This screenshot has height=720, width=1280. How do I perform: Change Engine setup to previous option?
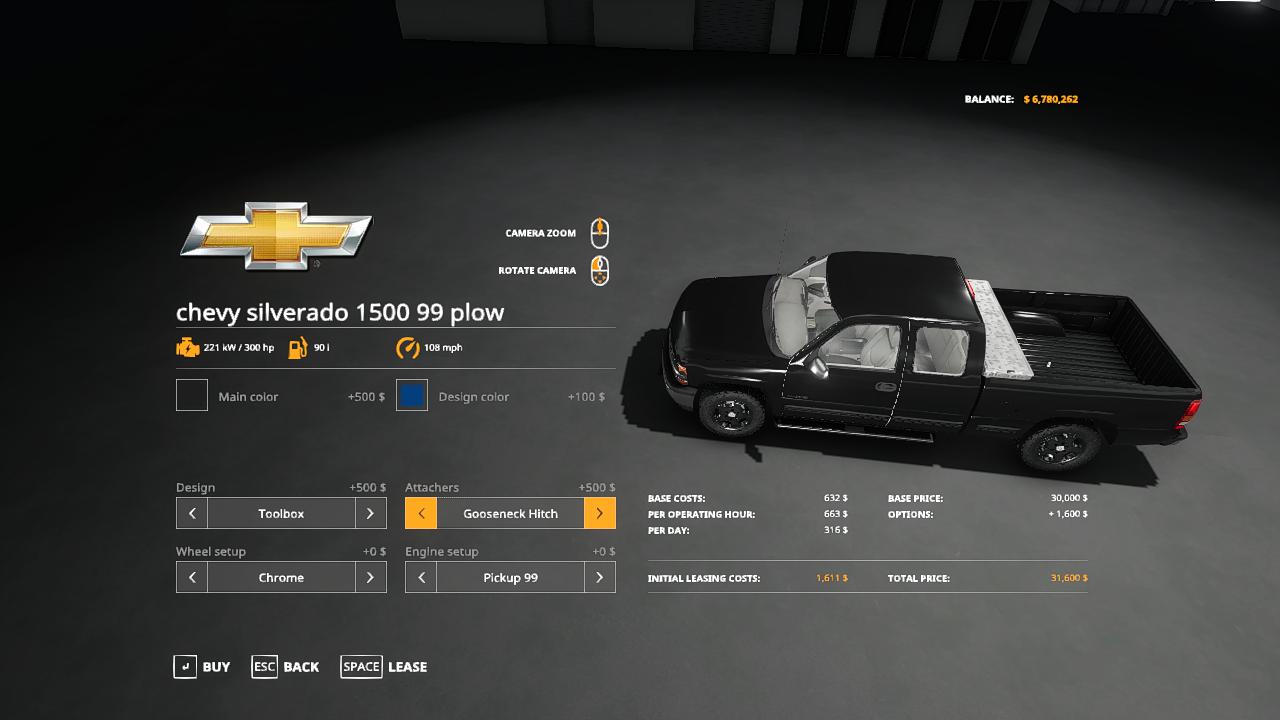pyautogui.click(x=421, y=577)
